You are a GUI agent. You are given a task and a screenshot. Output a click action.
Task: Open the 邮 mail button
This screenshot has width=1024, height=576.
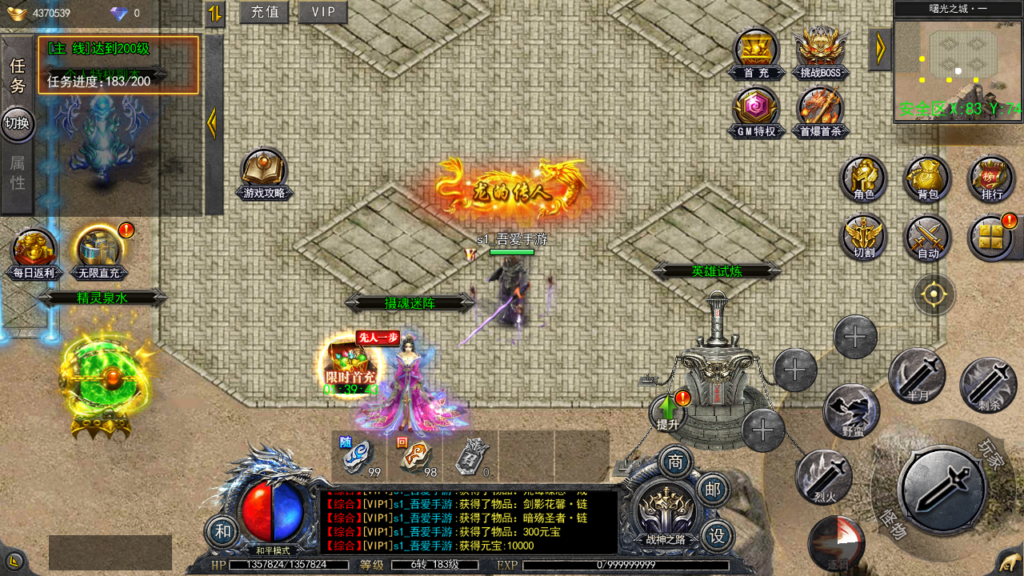coord(711,489)
